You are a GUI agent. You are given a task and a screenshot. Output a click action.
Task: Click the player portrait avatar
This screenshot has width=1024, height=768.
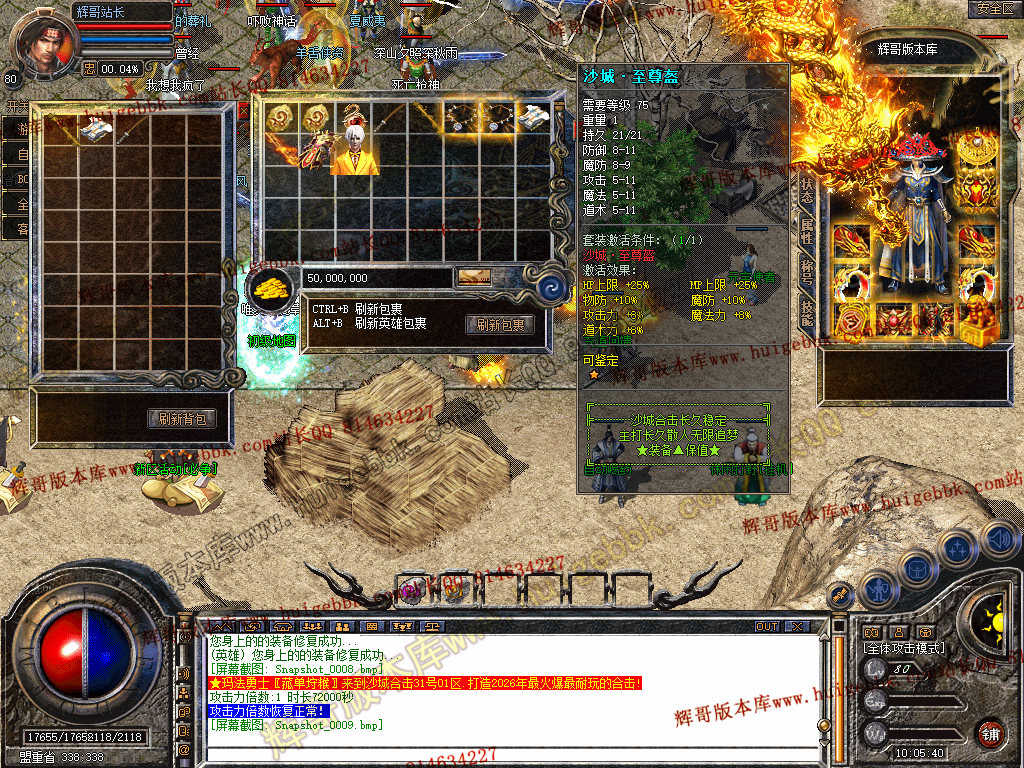pyautogui.click(x=44, y=40)
